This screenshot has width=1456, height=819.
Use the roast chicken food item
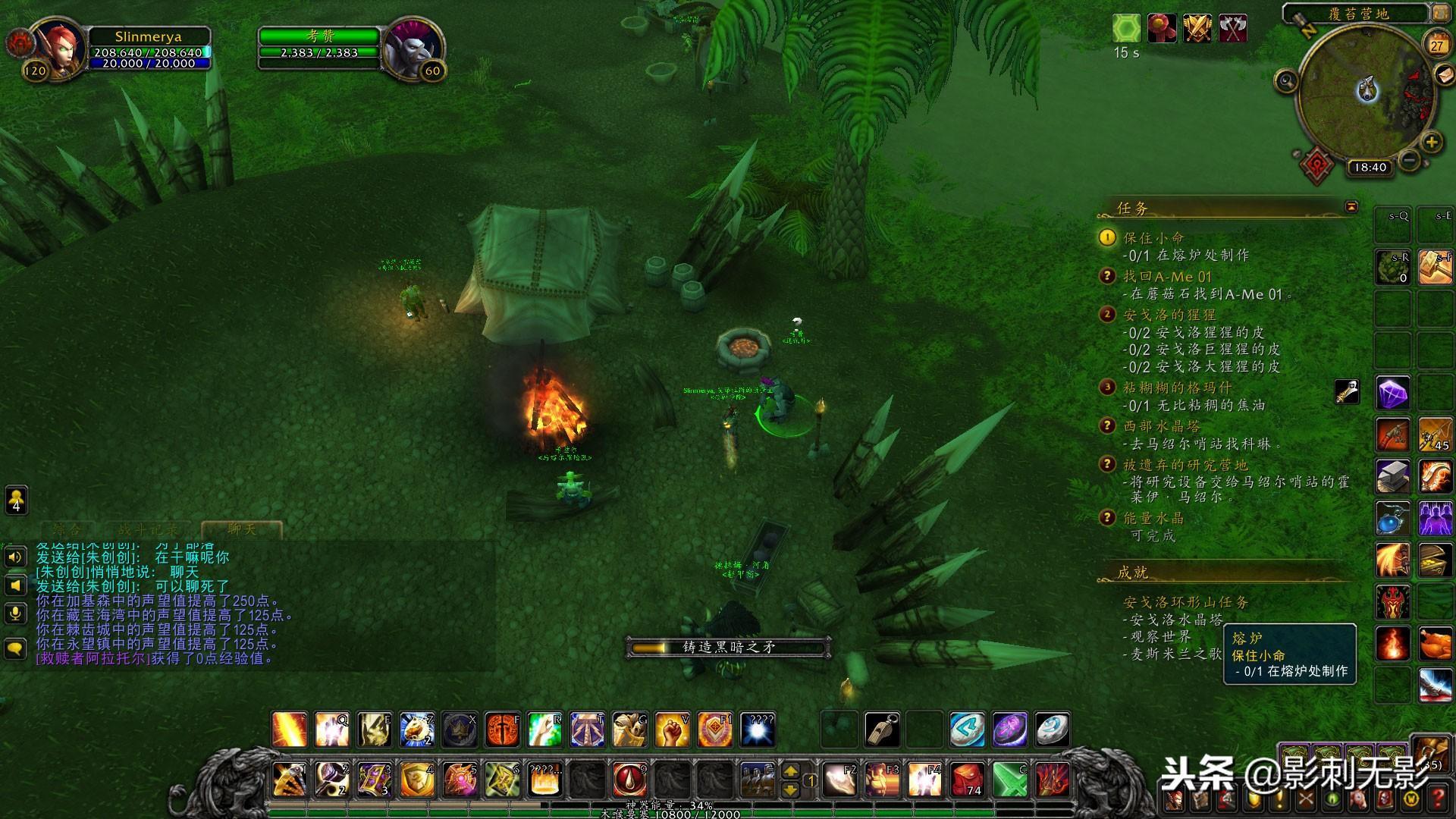pyautogui.click(x=1436, y=644)
